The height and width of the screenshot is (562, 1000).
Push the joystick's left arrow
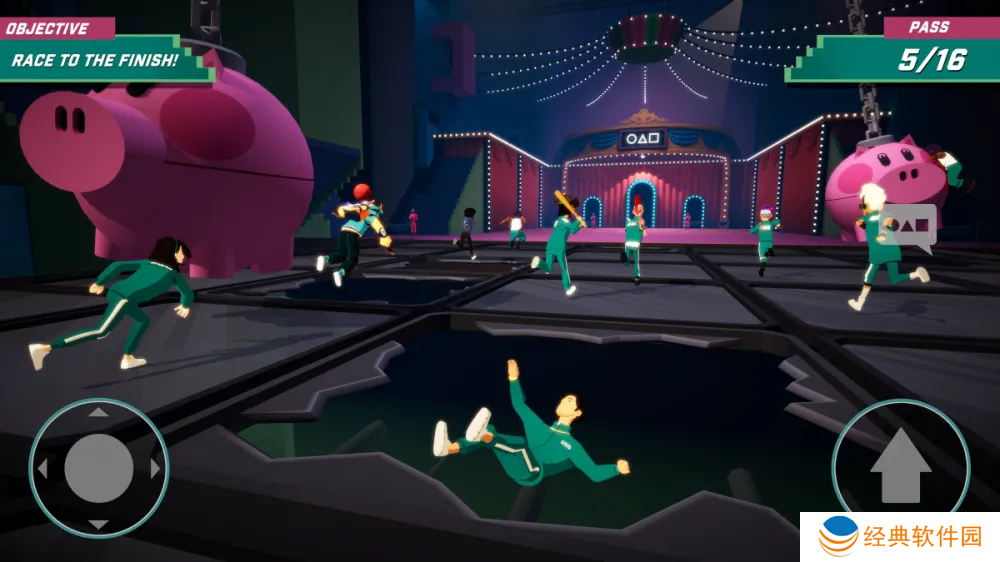coord(42,468)
